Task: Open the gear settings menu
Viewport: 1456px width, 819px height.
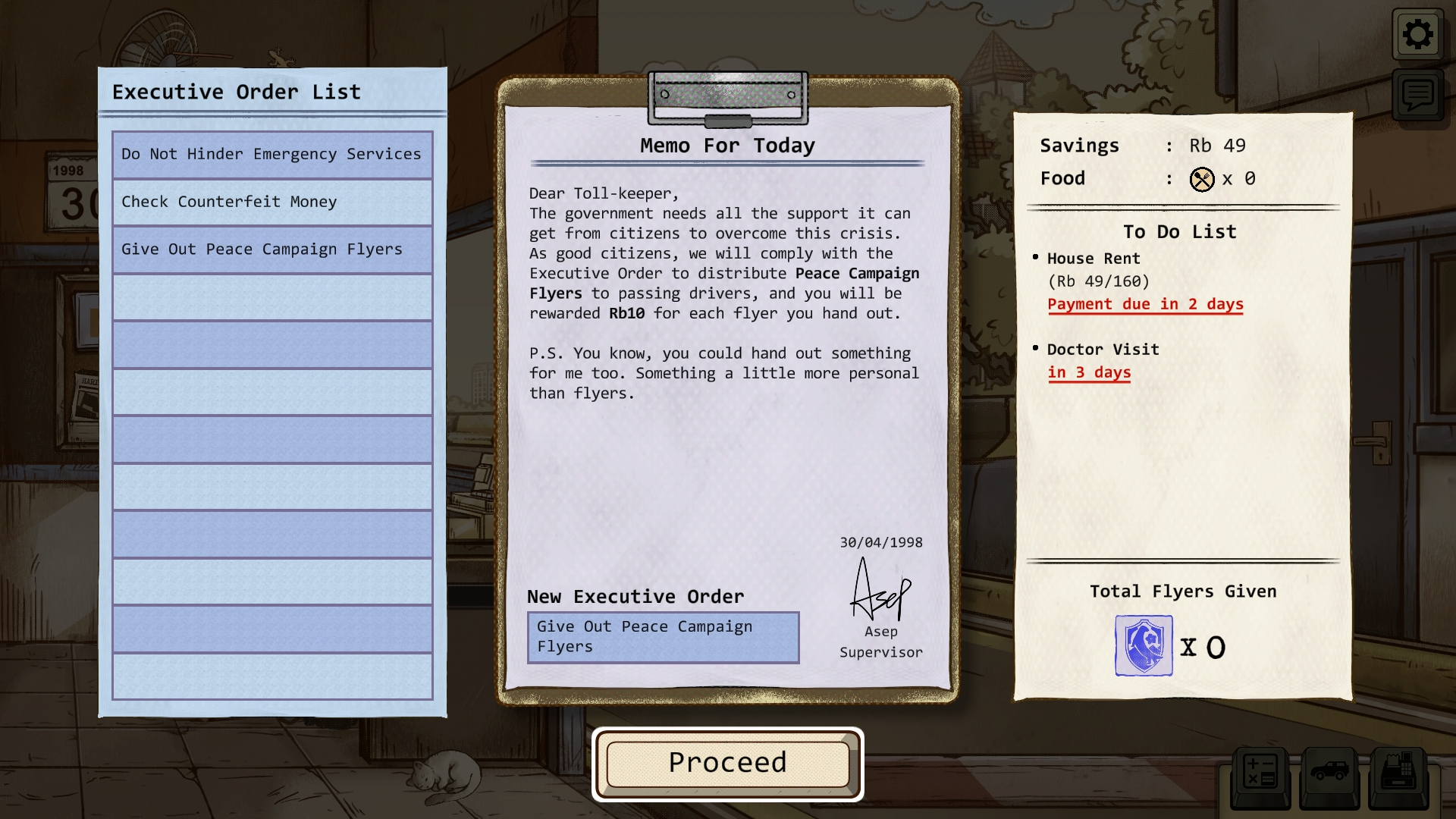Action: 1417,35
